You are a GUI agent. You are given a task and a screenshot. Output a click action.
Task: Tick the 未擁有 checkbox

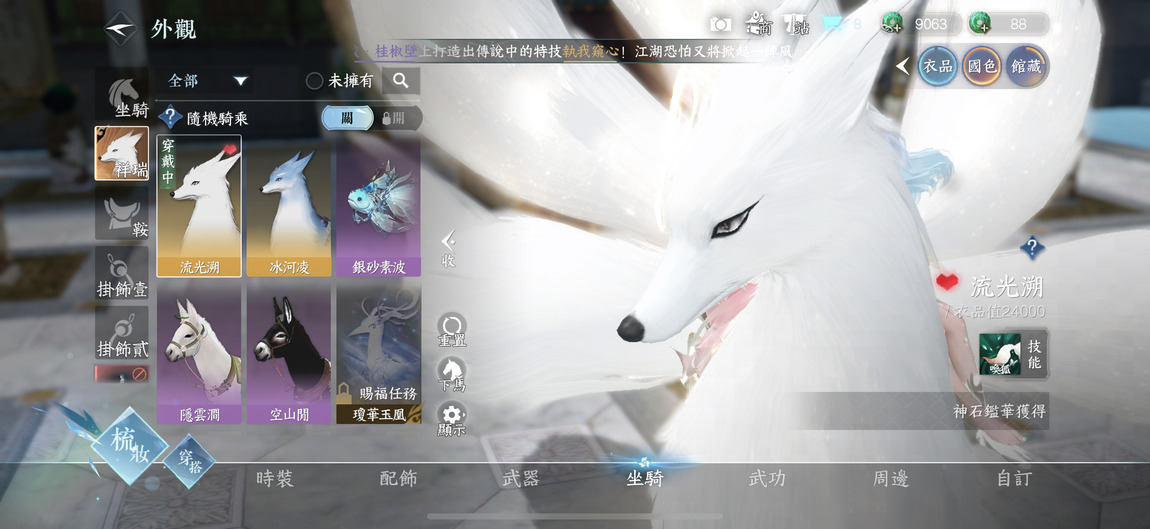coord(314,81)
